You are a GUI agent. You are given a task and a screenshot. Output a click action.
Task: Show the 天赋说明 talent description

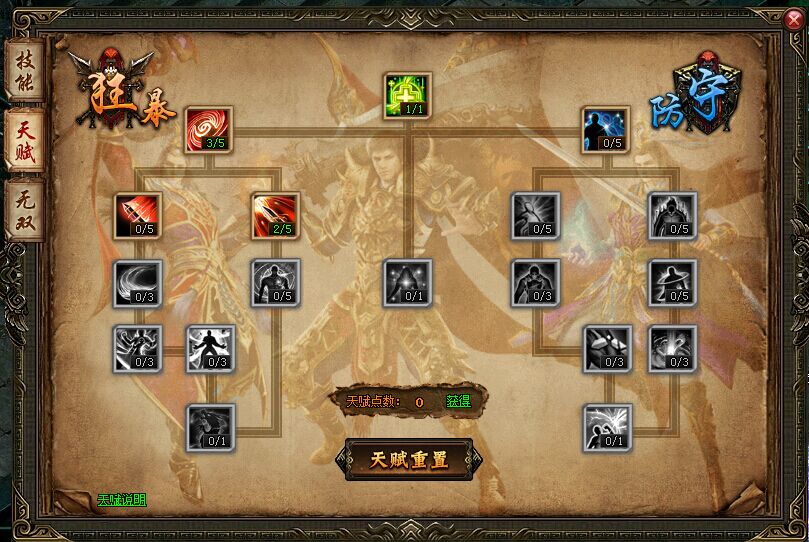(121, 499)
